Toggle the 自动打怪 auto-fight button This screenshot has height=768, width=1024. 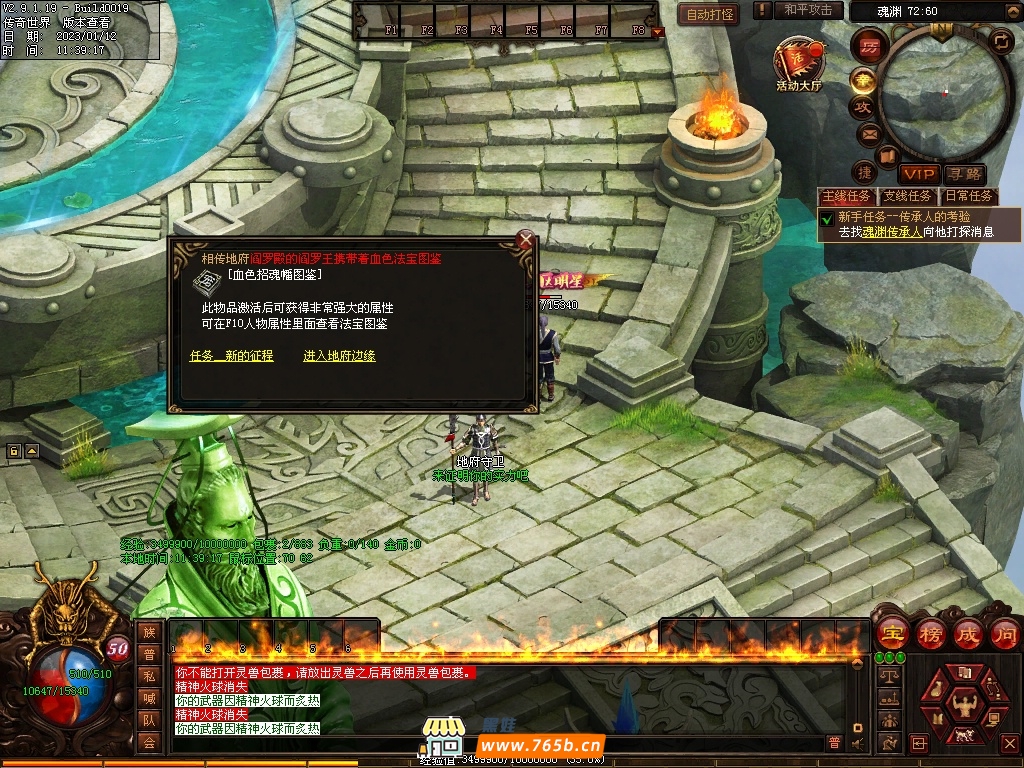[711, 14]
